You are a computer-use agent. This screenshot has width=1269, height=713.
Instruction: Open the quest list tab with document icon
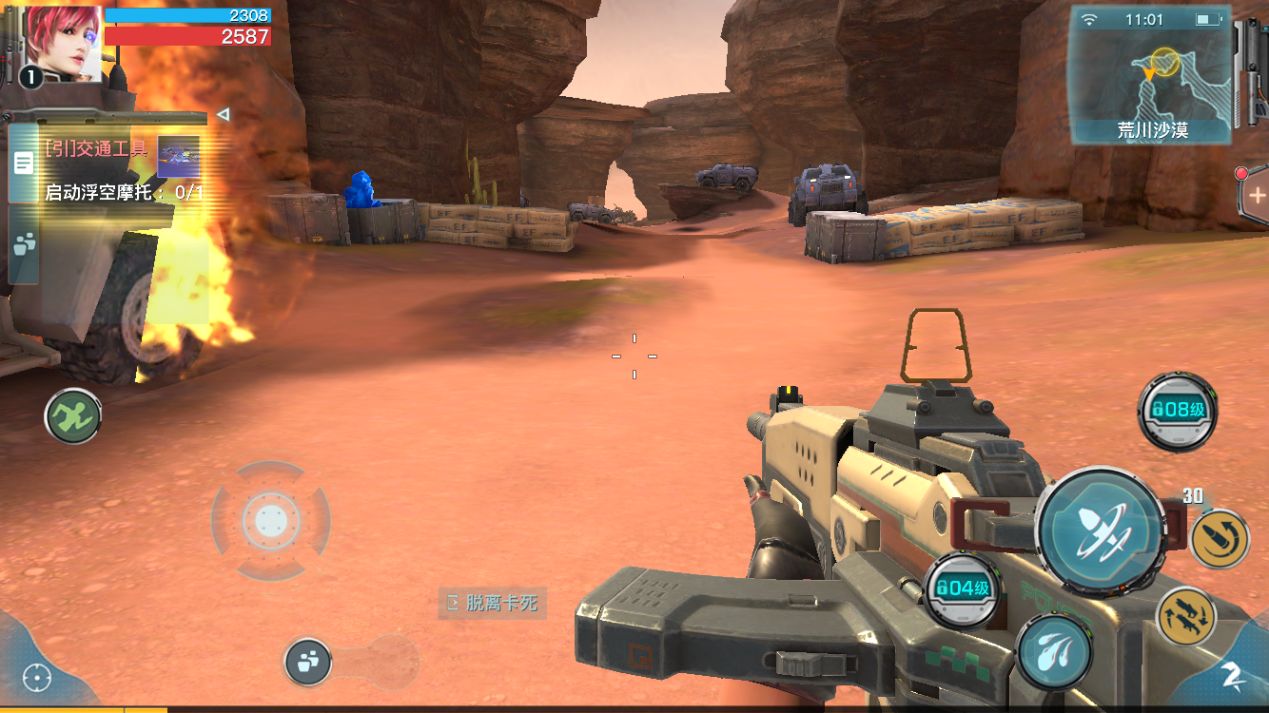coord(23,163)
